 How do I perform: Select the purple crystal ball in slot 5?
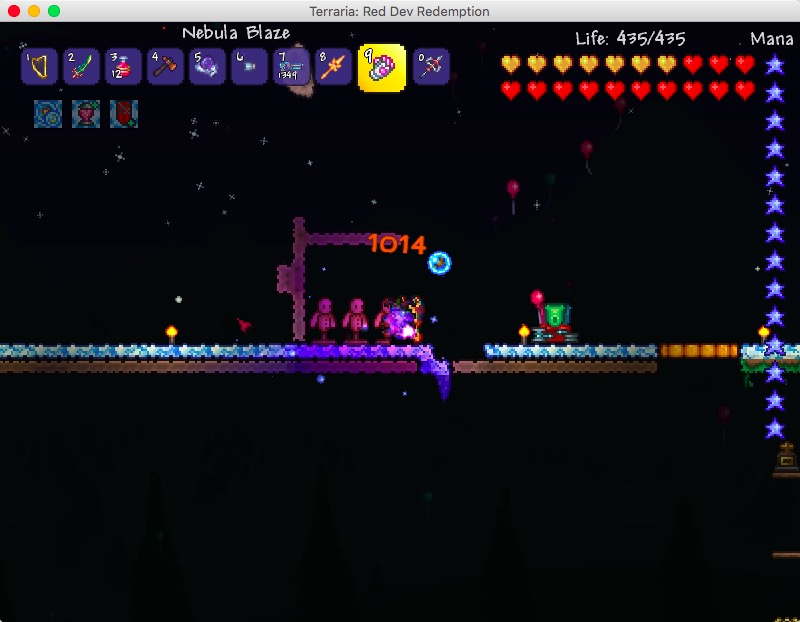(x=207, y=67)
